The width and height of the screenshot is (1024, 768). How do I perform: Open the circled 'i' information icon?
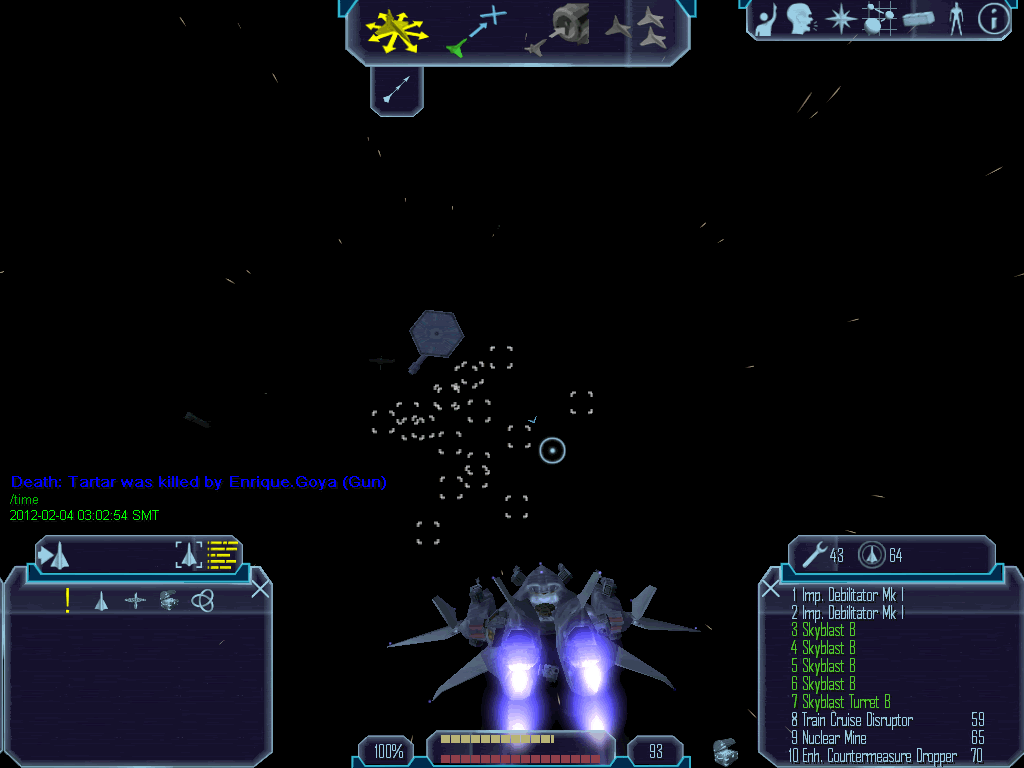(x=992, y=19)
